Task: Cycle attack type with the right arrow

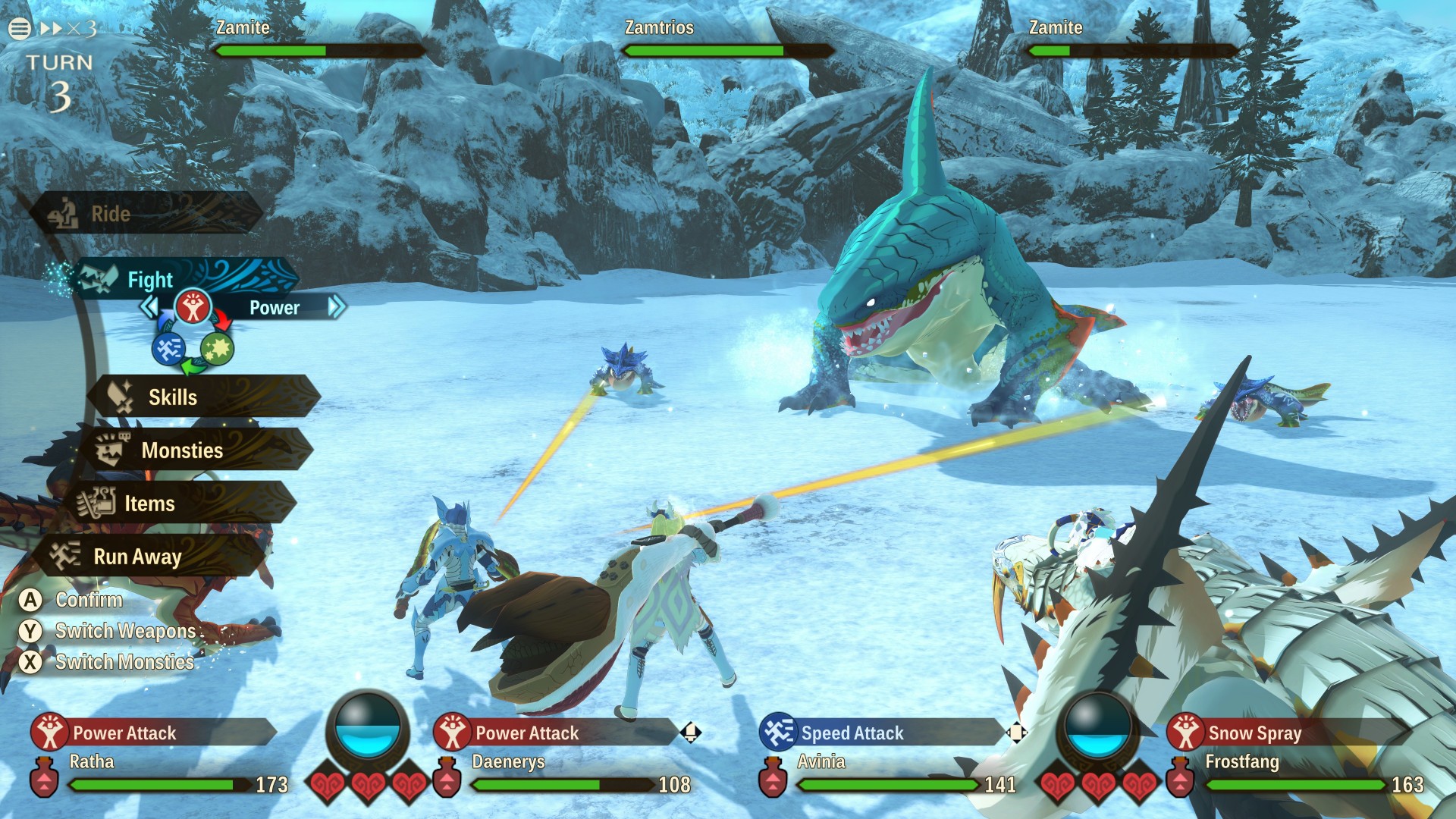Action: pyautogui.click(x=336, y=307)
